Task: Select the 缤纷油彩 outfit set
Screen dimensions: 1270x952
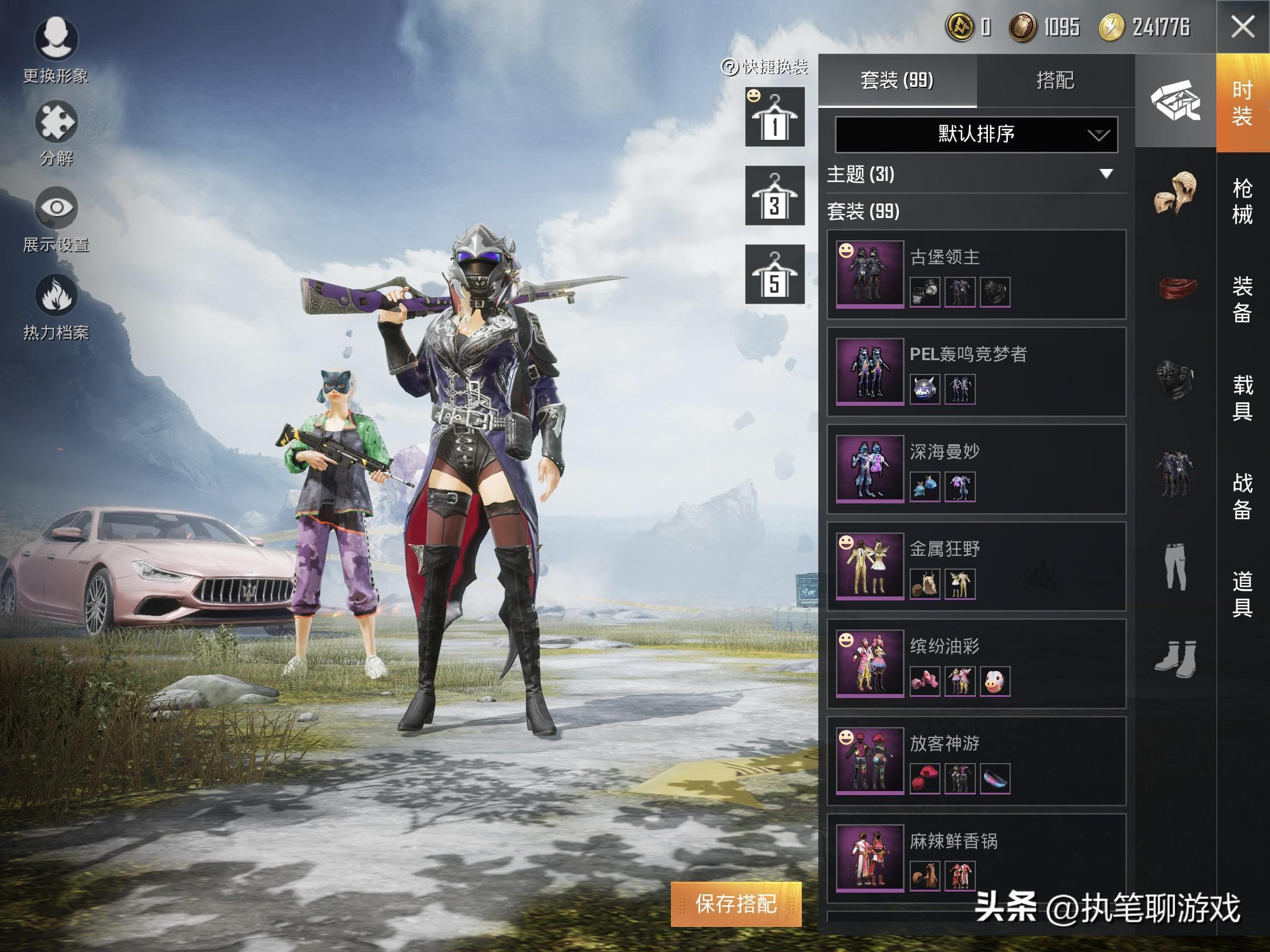Action: (x=976, y=663)
